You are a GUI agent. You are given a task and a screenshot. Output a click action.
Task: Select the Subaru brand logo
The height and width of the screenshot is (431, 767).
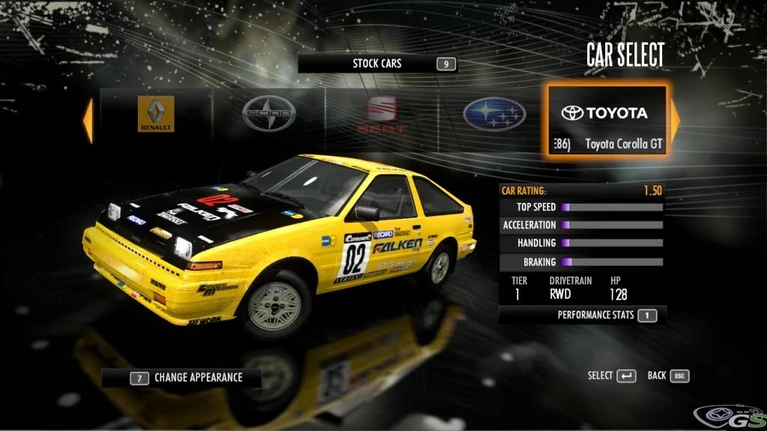tap(494, 115)
